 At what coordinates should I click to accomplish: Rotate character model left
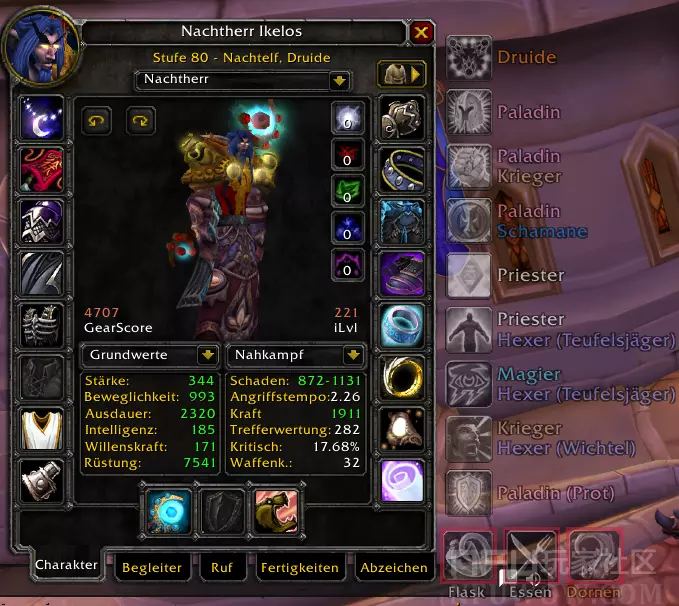[97, 119]
